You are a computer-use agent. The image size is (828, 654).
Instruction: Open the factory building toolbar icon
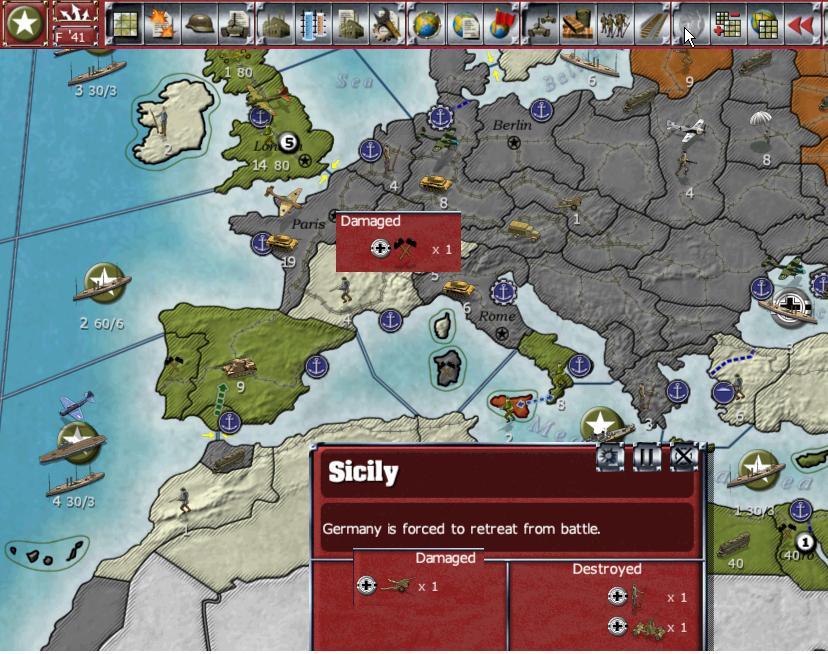click(x=275, y=24)
